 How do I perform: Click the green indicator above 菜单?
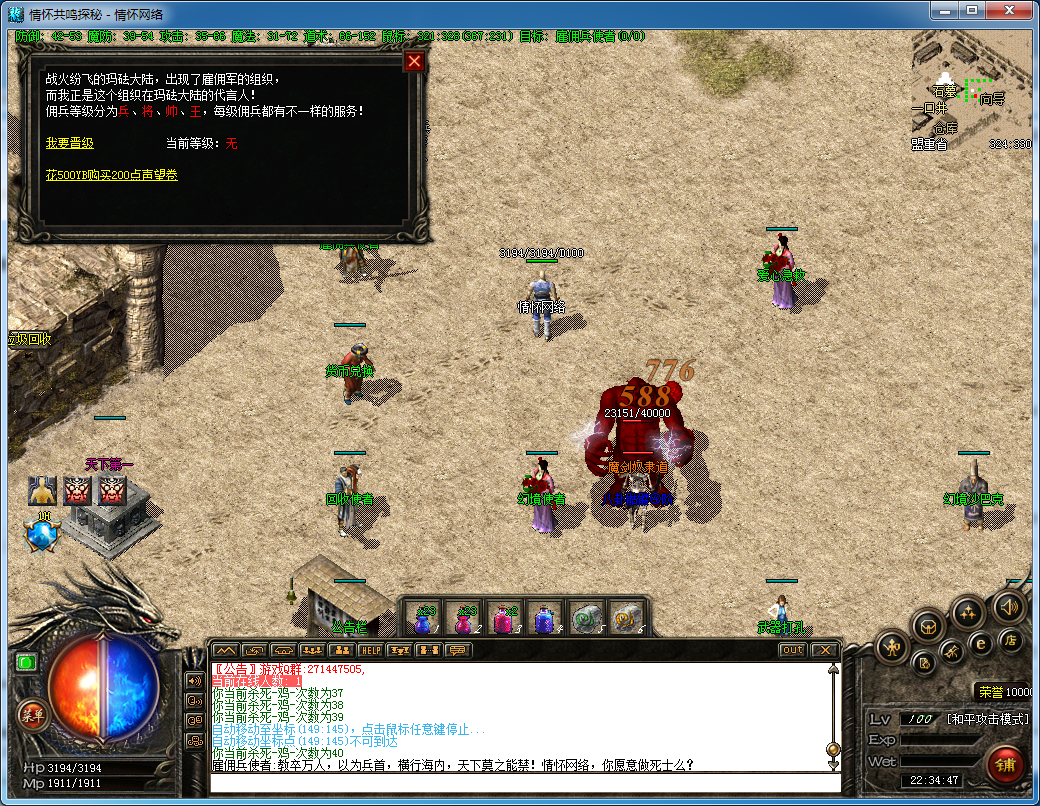tap(26, 662)
